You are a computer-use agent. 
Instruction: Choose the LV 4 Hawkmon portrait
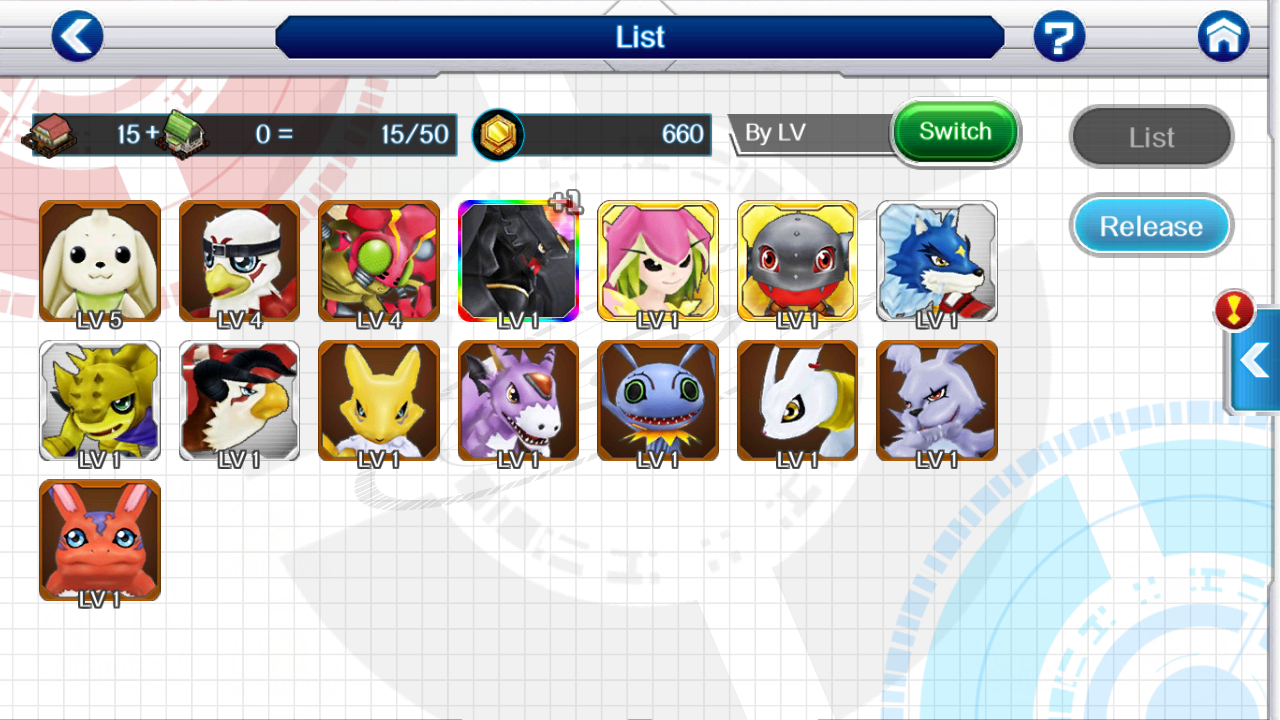[239, 261]
